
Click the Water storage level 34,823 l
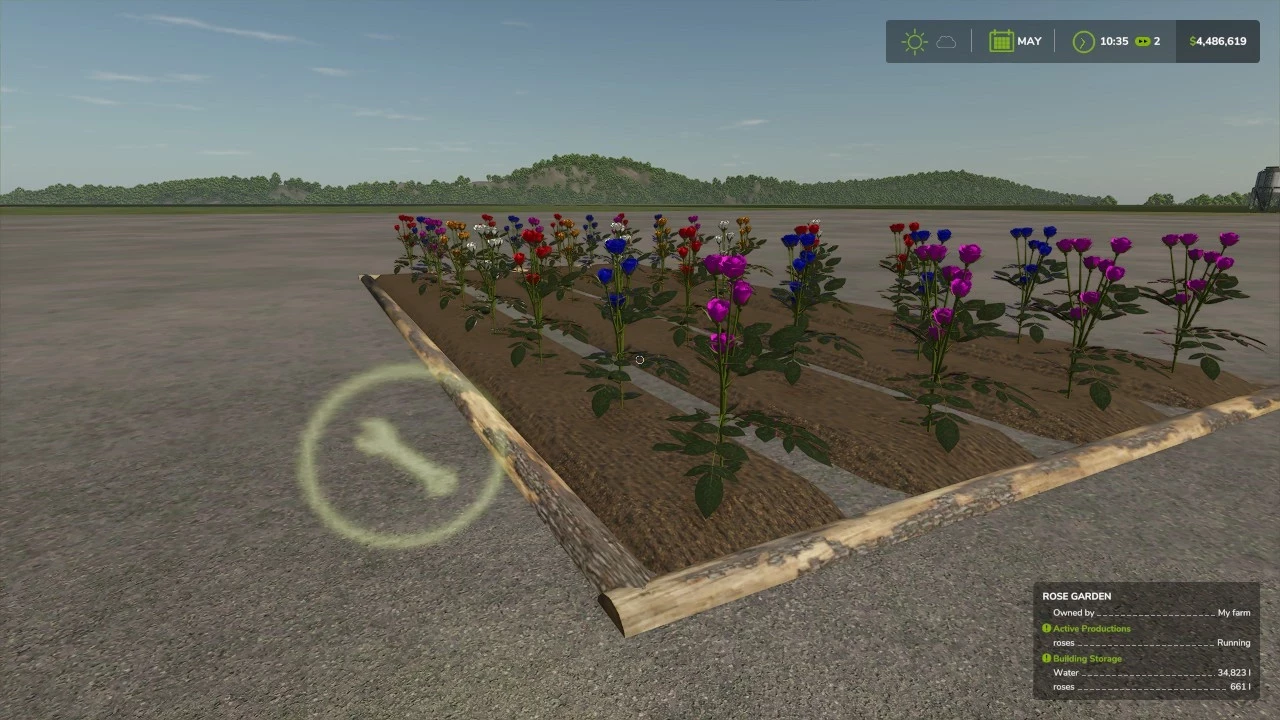(x=1232, y=673)
